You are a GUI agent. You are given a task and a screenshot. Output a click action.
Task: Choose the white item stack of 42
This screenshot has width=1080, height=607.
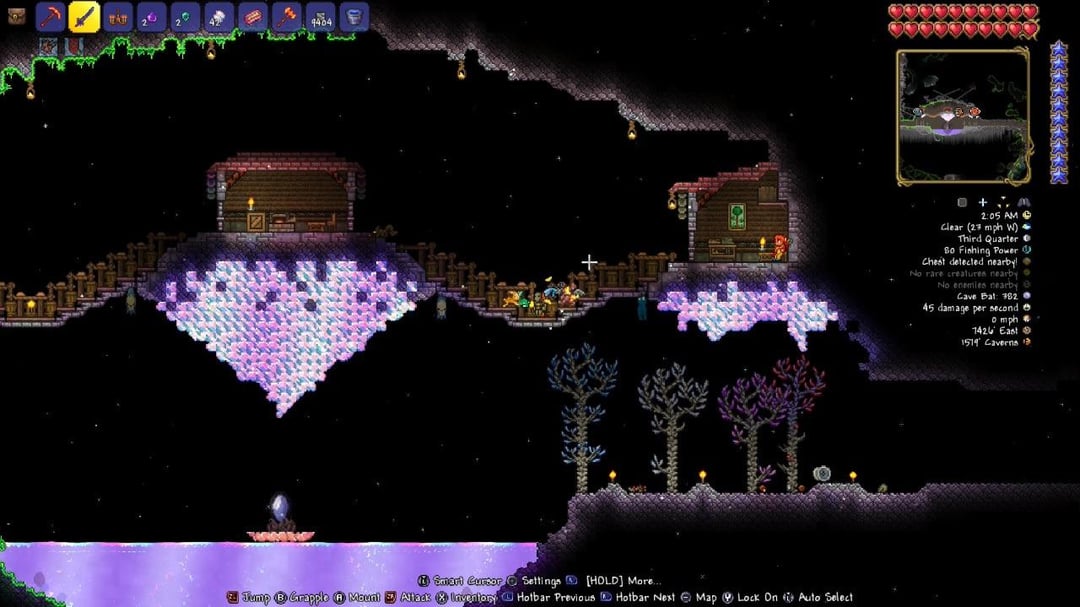pyautogui.click(x=219, y=17)
